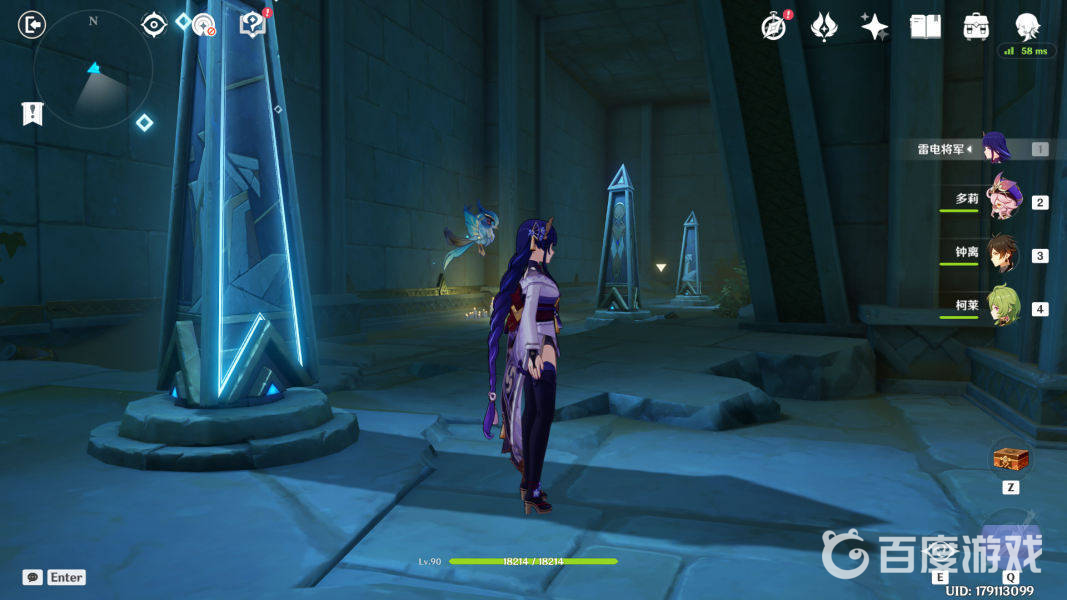1067x600 pixels.
Task: Open the backpack inventory icon
Action: click(976, 26)
